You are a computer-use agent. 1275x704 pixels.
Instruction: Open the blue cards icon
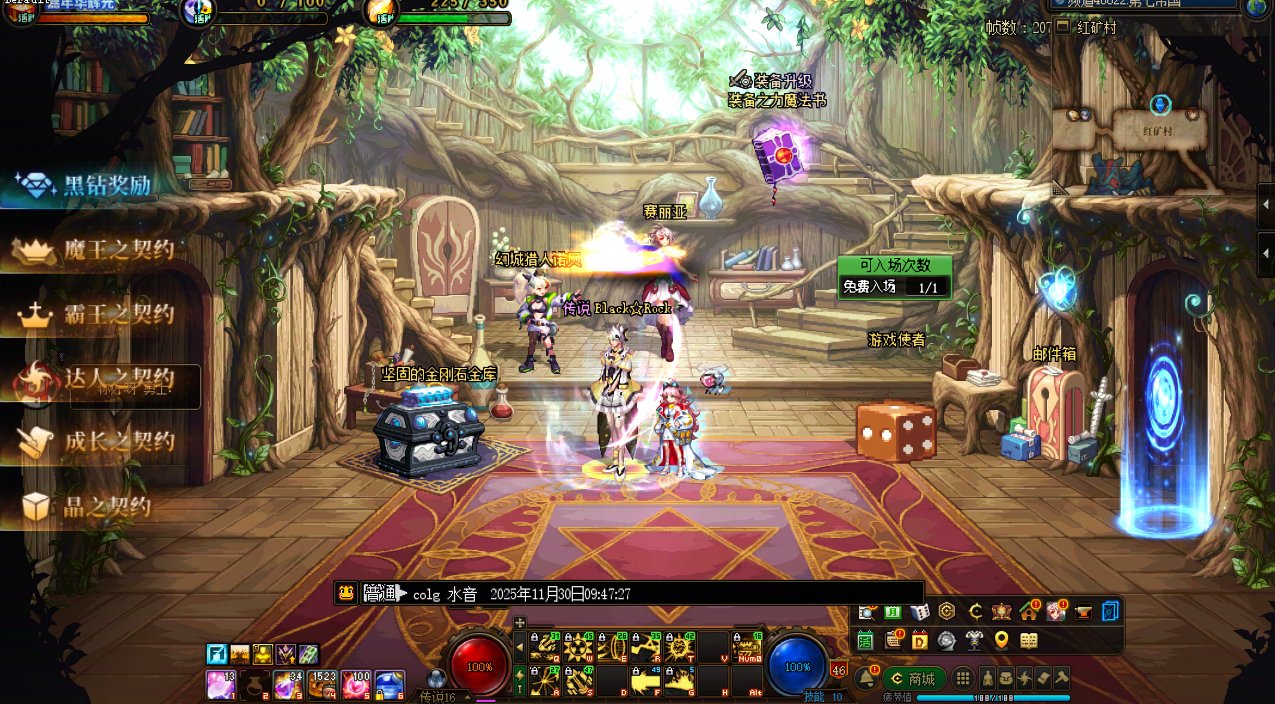[1110, 612]
